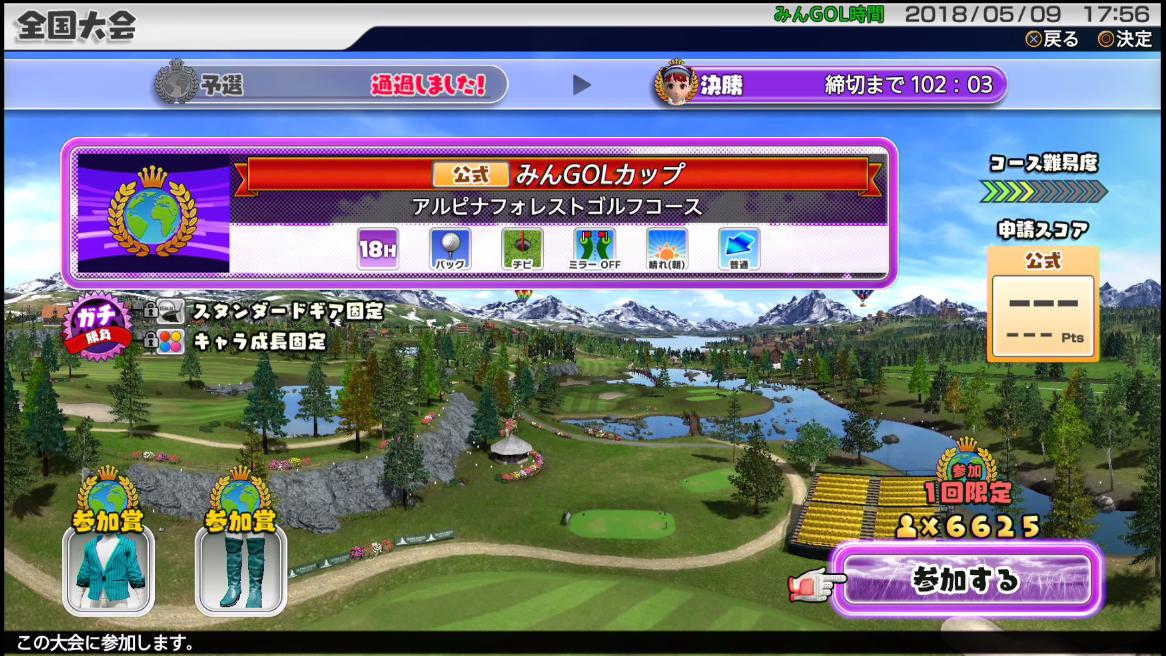
Task: Click the バック tee setting icon
Action: coord(450,249)
